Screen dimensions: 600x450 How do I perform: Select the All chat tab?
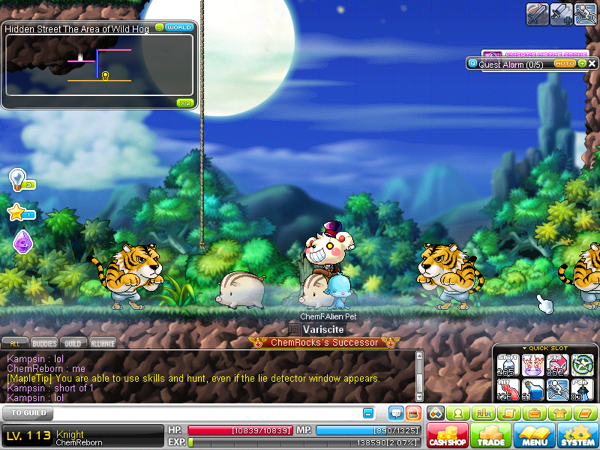point(16,343)
